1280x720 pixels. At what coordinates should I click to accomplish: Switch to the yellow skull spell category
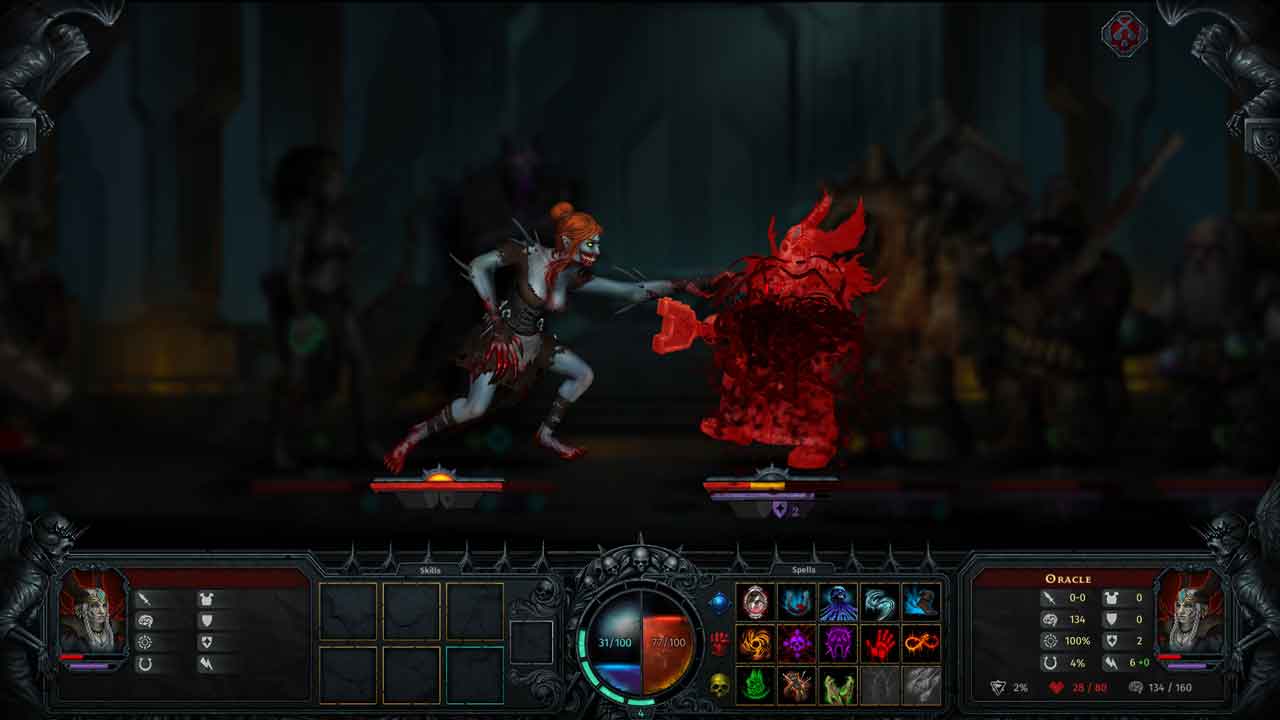[719, 685]
